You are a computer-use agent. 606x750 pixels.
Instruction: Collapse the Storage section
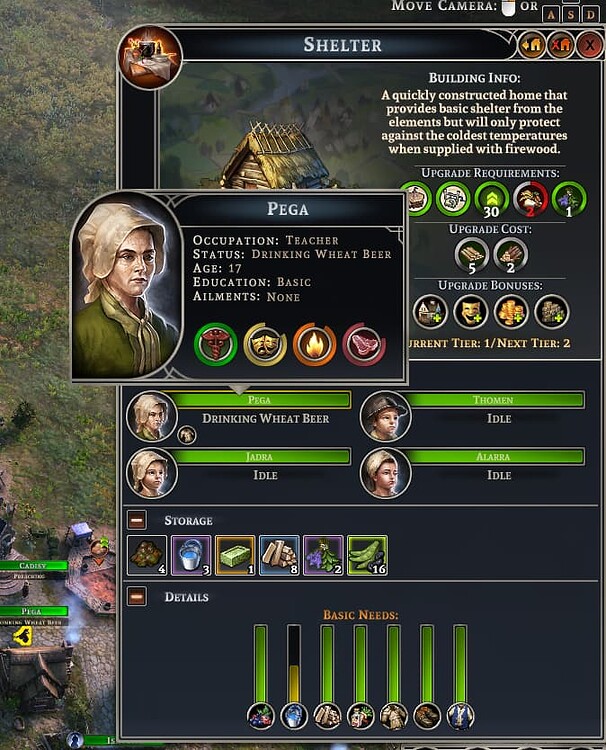tap(137, 520)
